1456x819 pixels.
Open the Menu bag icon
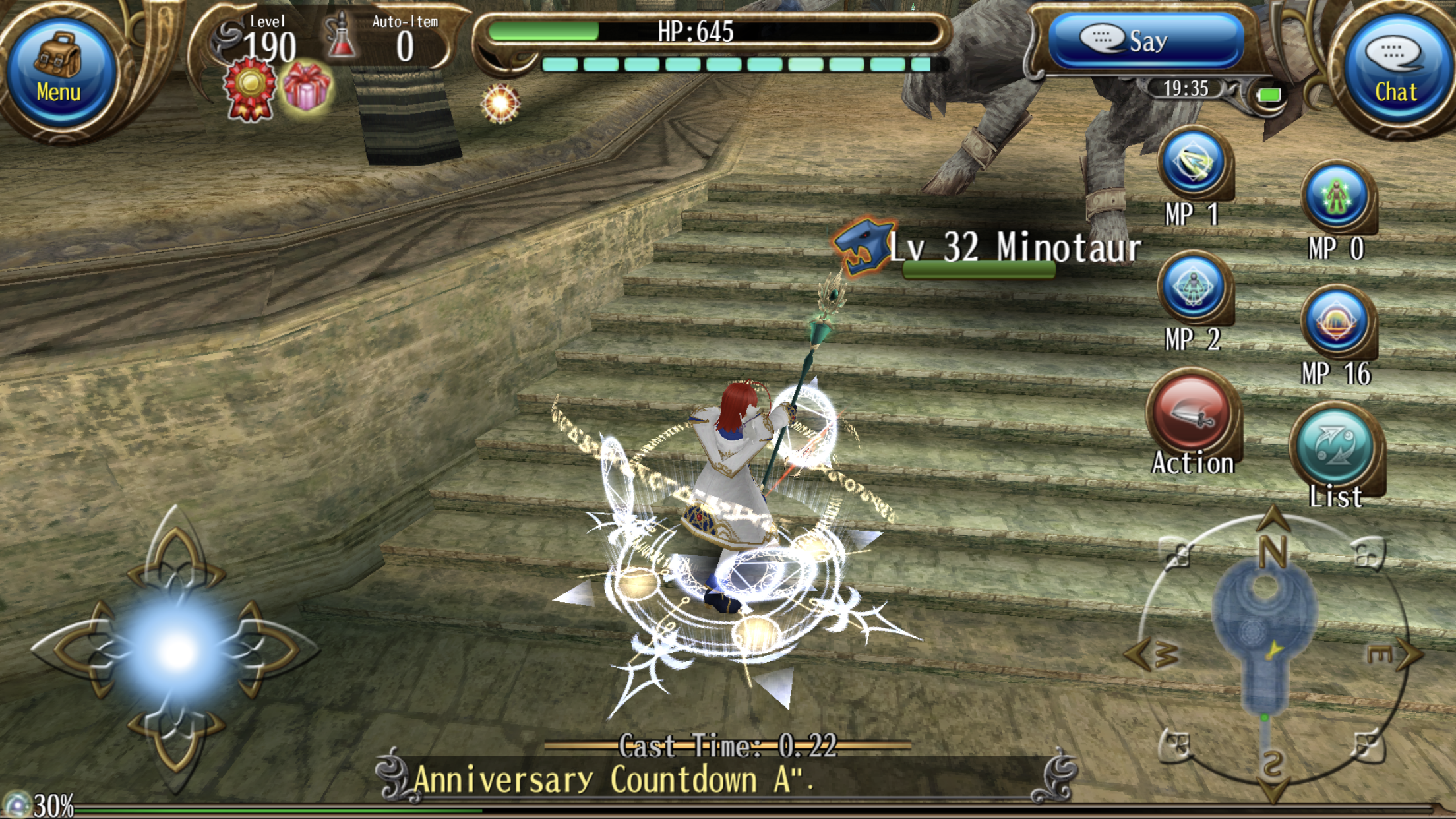pyautogui.click(x=63, y=63)
